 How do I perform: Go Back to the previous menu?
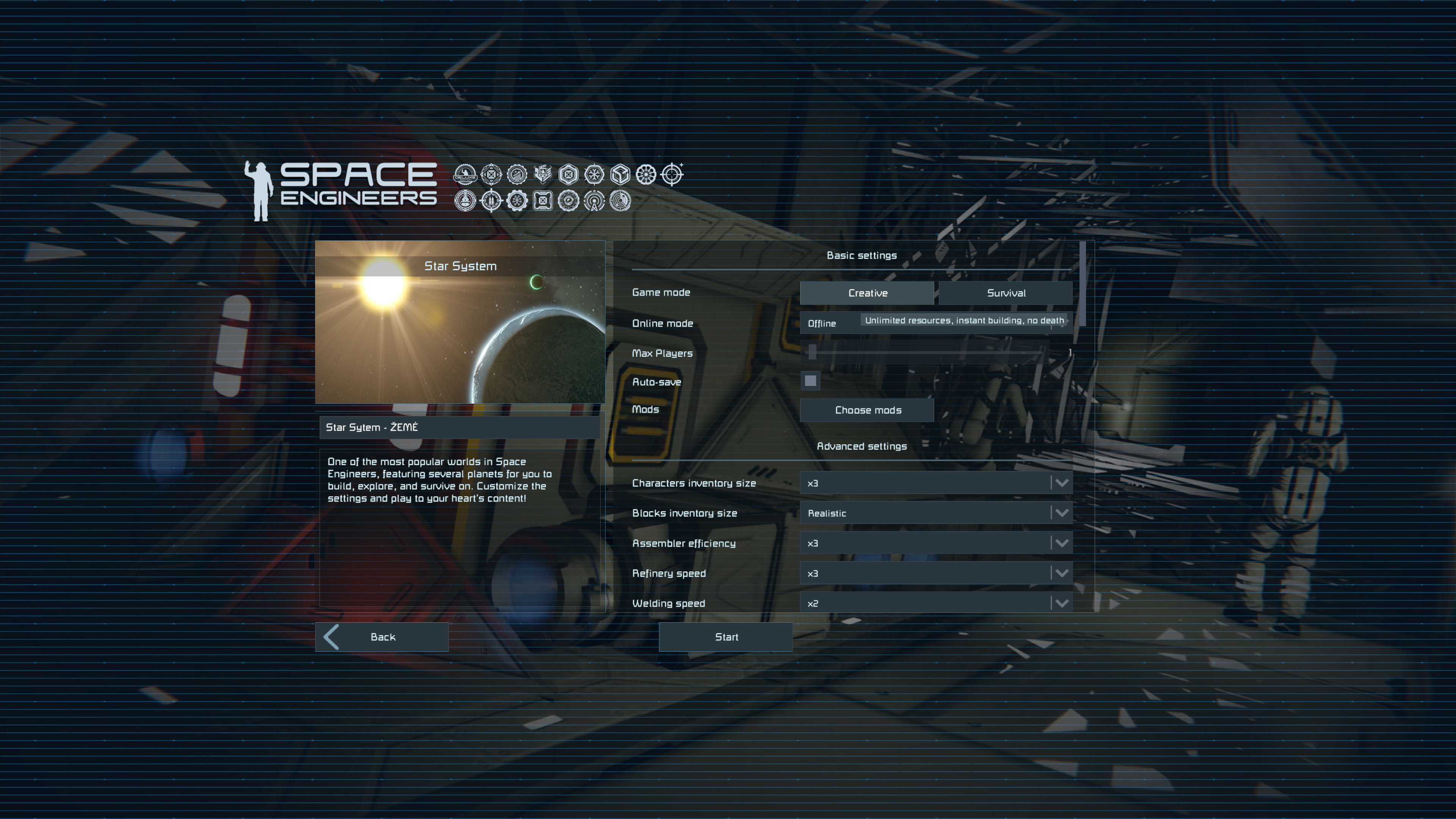(382, 637)
